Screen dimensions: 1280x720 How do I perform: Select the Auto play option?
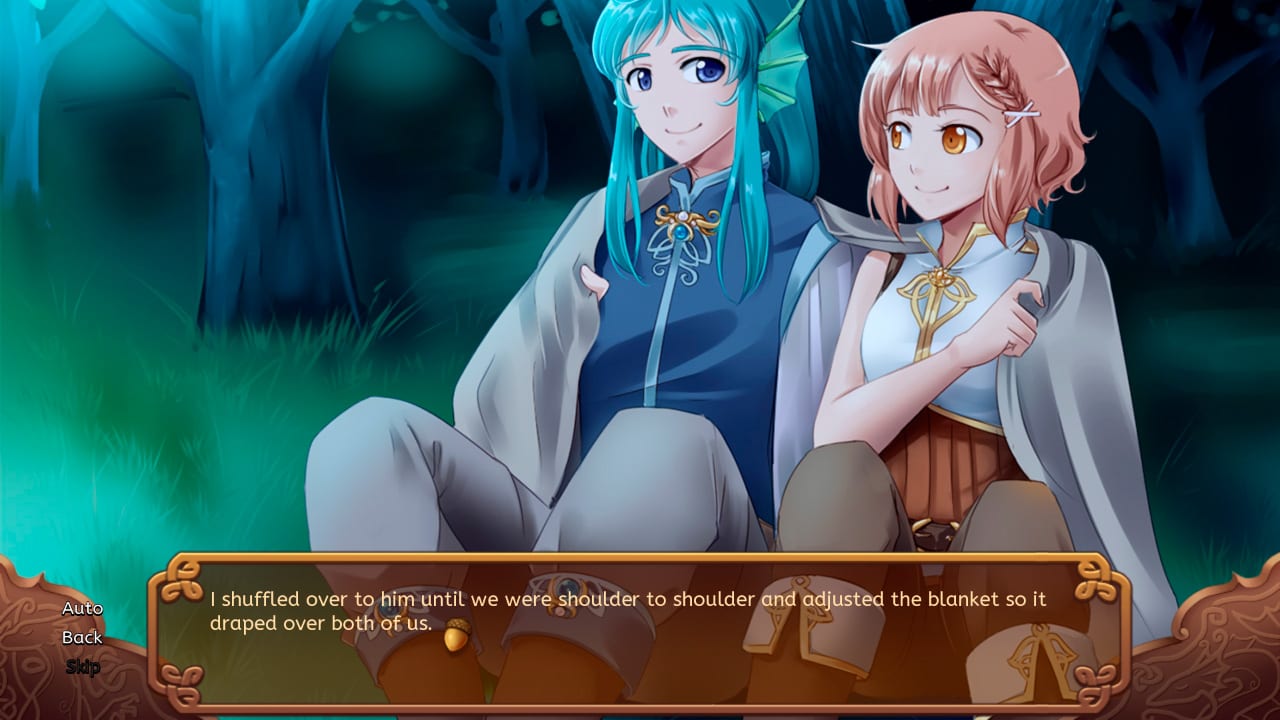pyautogui.click(x=82, y=608)
